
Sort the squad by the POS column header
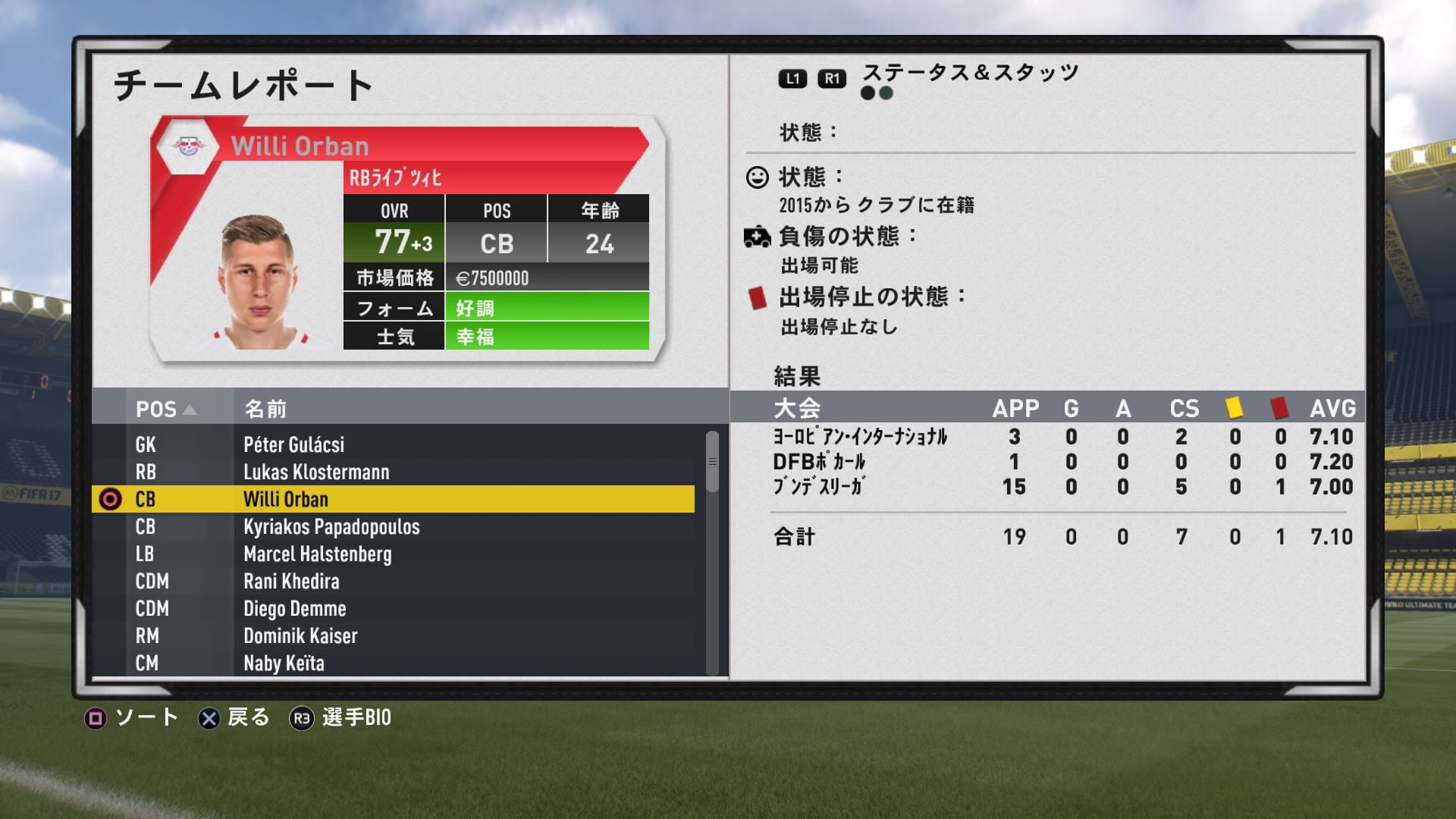click(x=165, y=409)
